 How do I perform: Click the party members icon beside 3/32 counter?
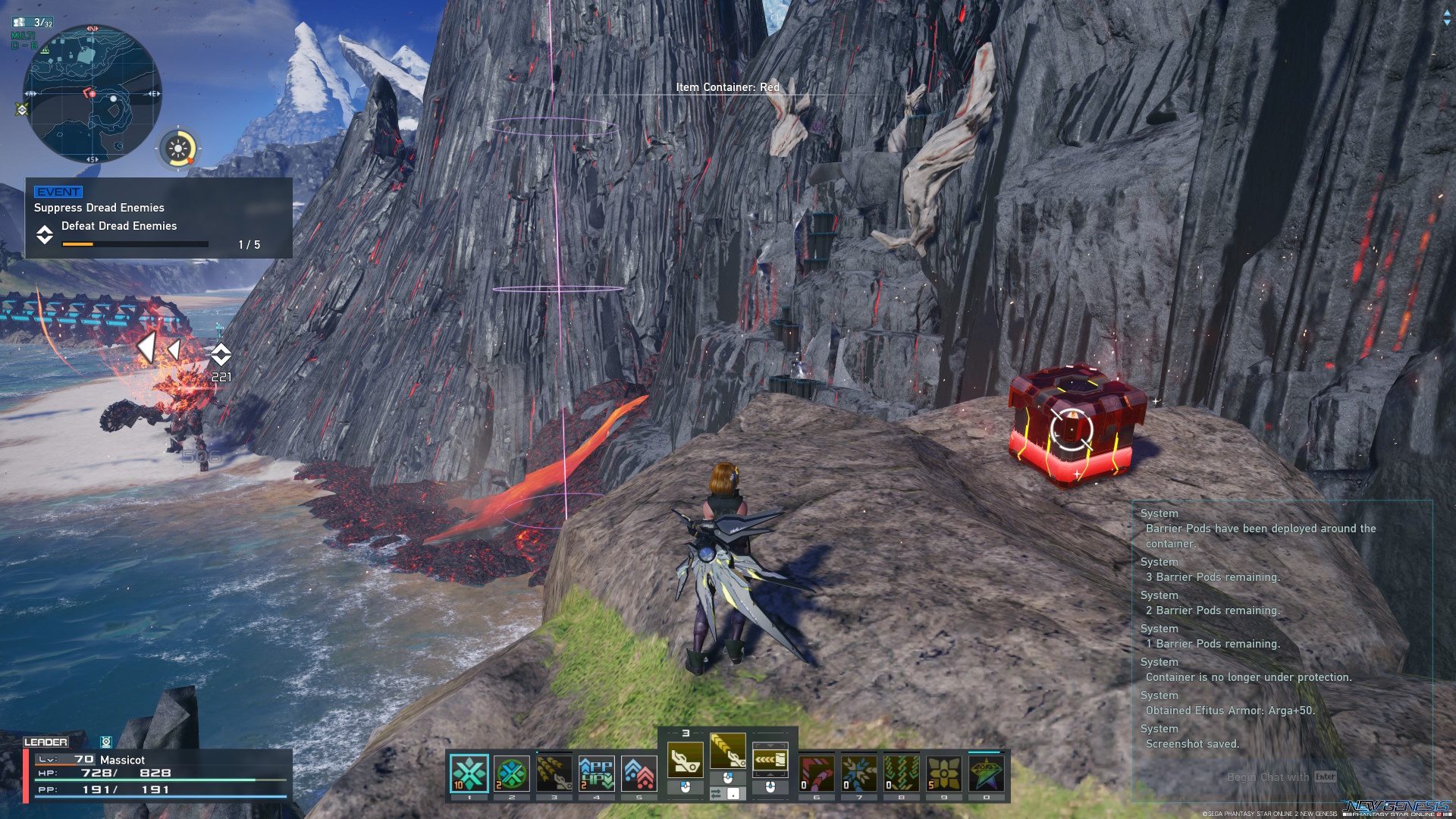click(21, 23)
